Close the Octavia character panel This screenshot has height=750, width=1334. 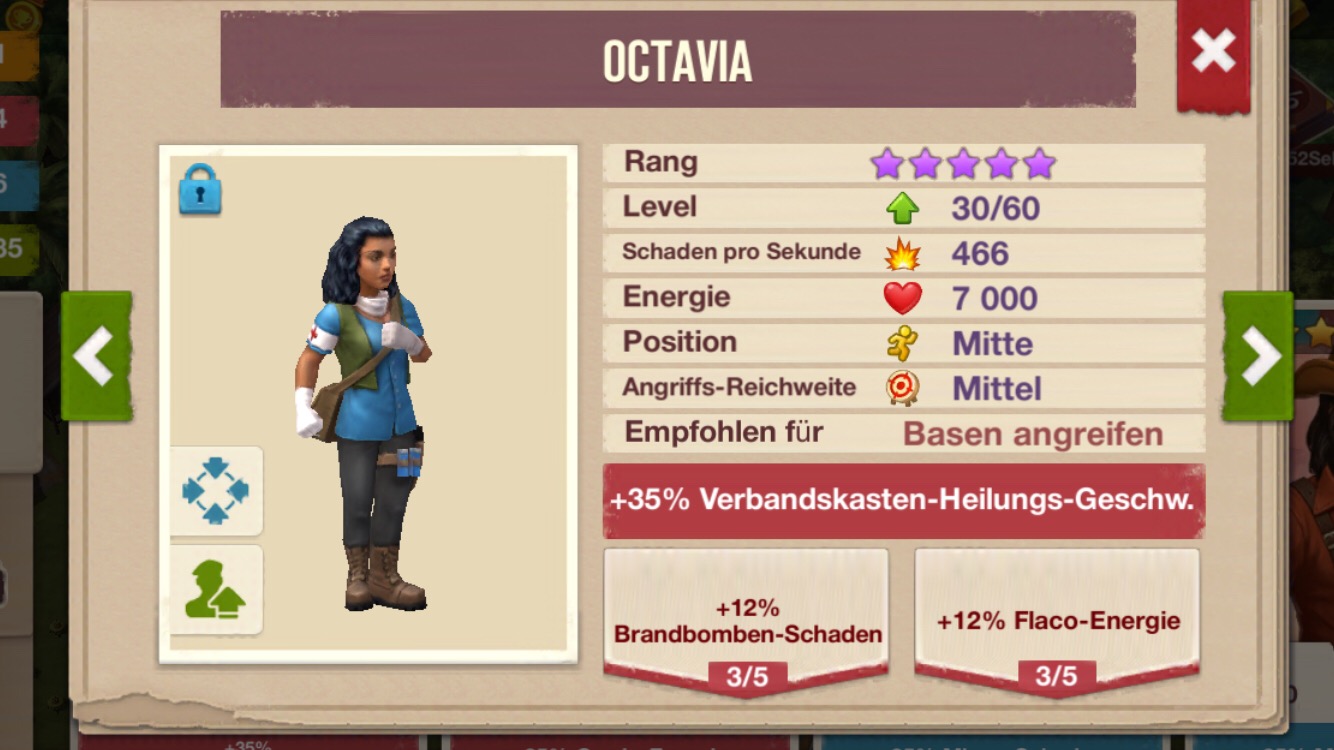coord(1213,51)
